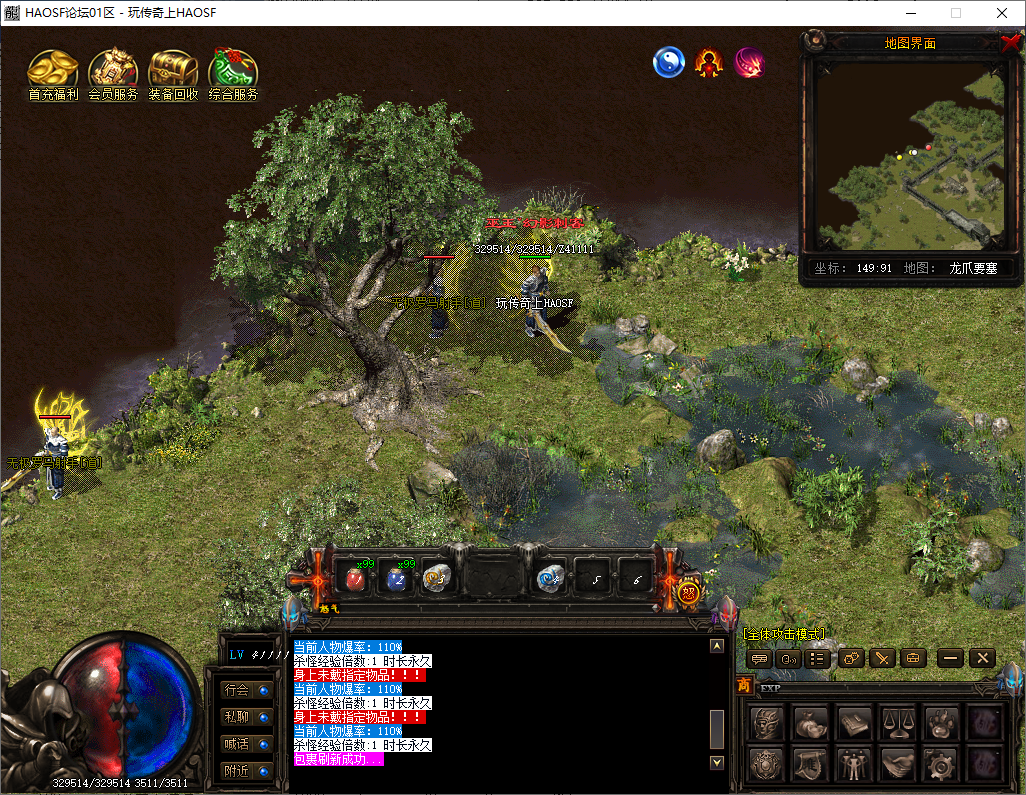Image resolution: width=1026 pixels, height=795 pixels.
Task: Open the 首充福利 first-recharge bonus menu
Action: coord(53,70)
